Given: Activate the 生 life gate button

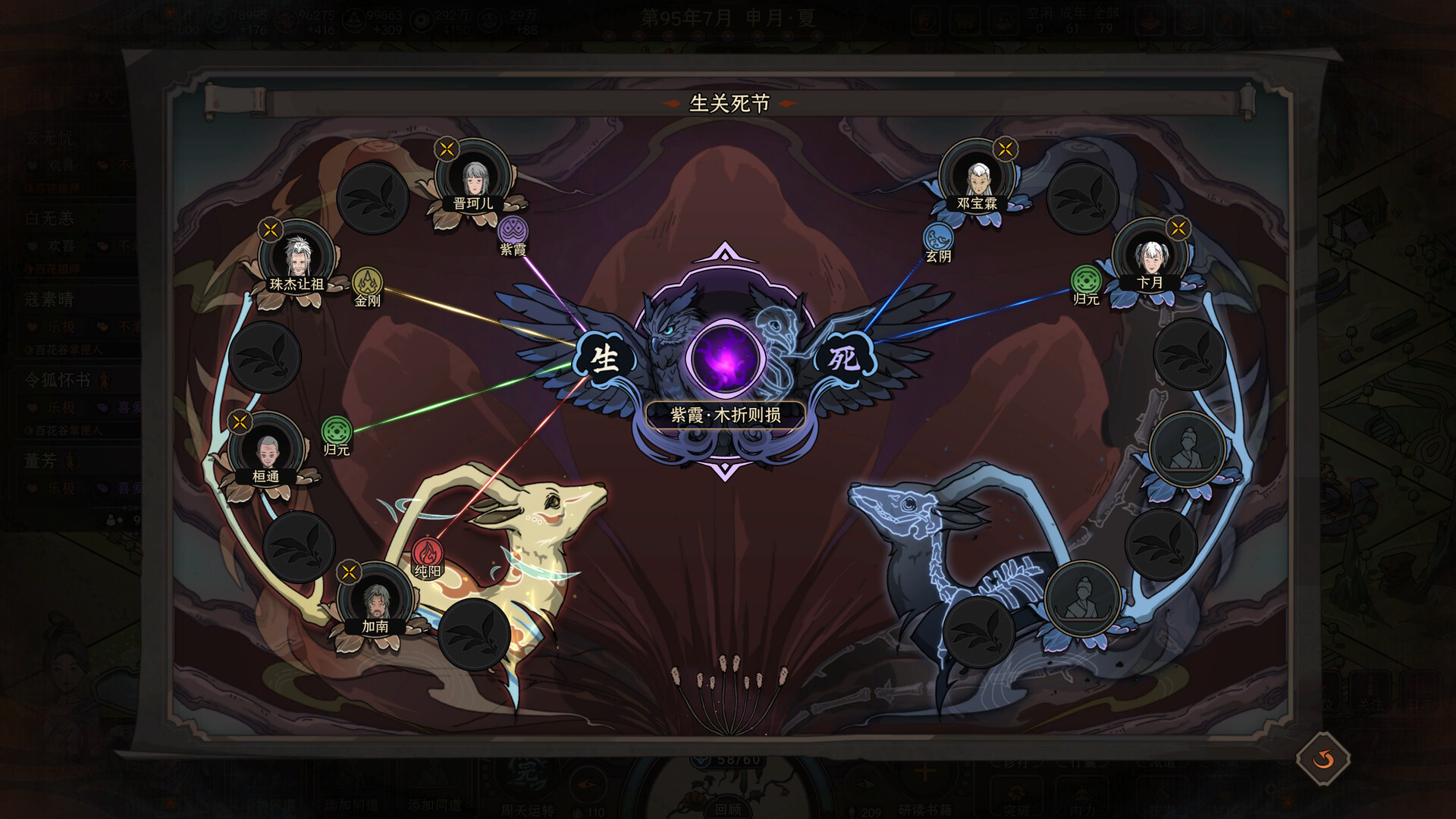Looking at the screenshot, I should tap(604, 359).
